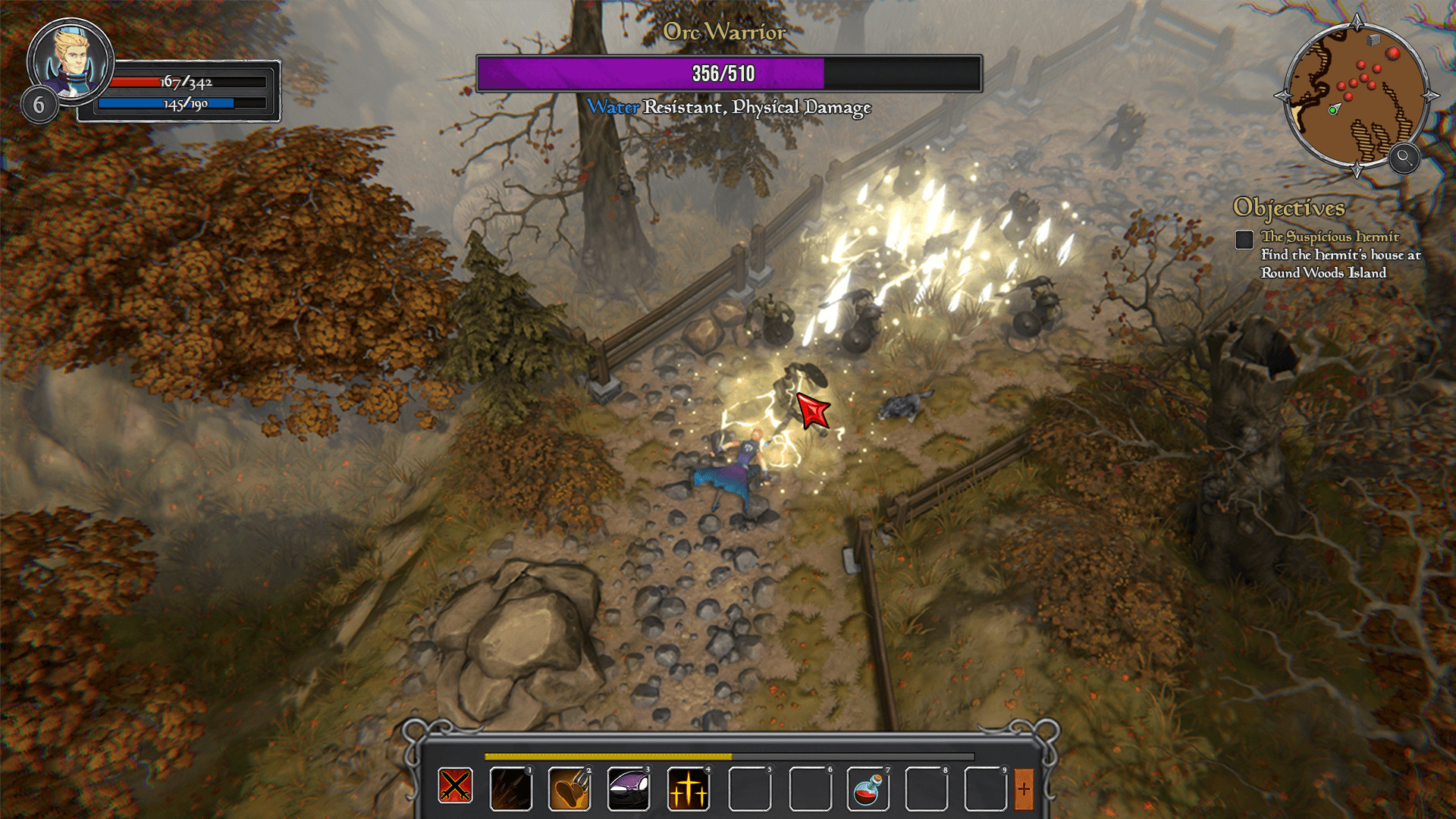Image resolution: width=1456 pixels, height=819 pixels.
Task: Use the purple helmet skill in slot 3
Action: click(629, 787)
